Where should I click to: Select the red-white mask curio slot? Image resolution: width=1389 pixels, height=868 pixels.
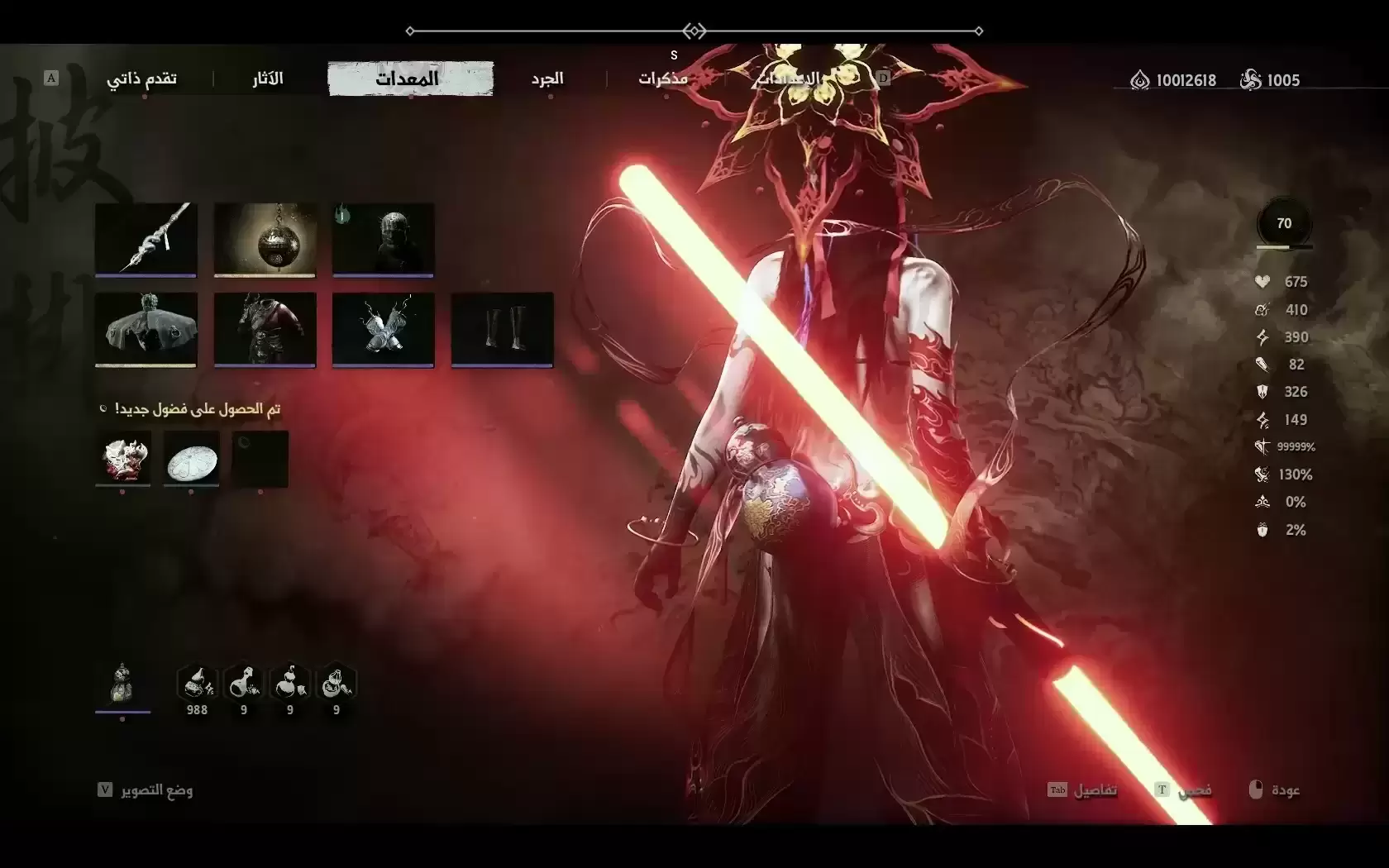click(123, 458)
